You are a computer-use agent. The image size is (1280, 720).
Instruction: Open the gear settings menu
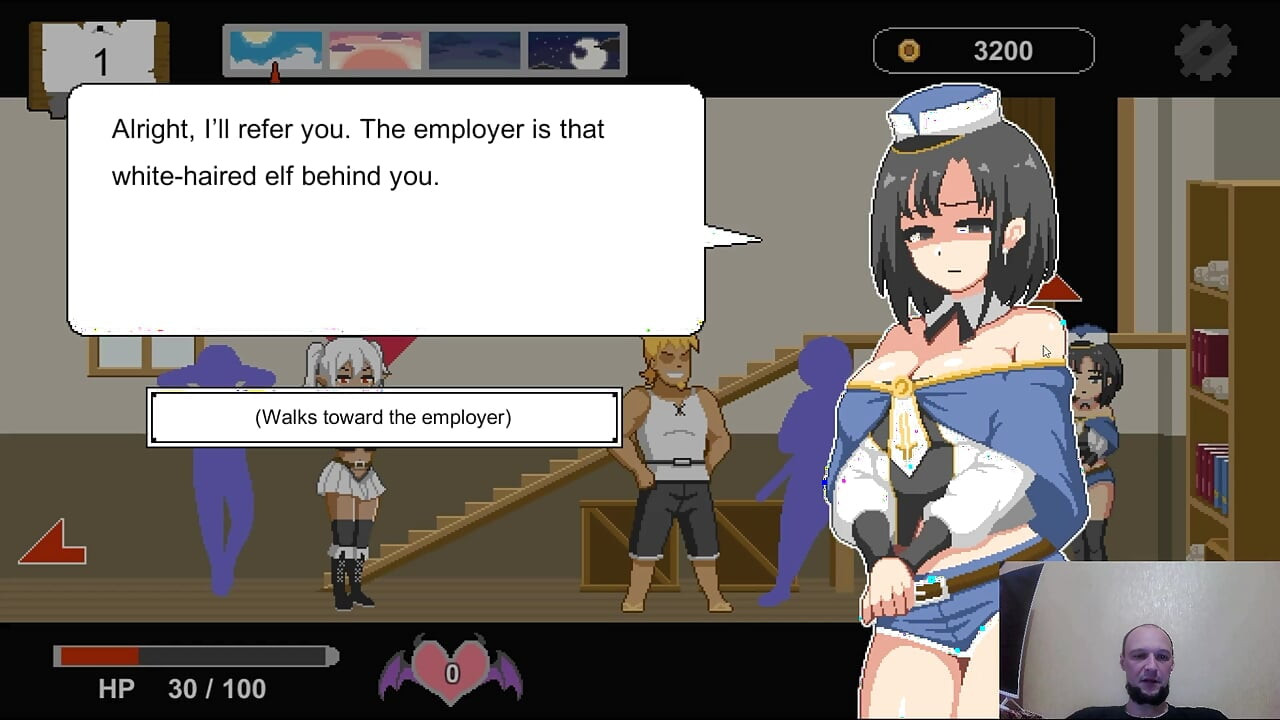pyautogui.click(x=1206, y=50)
